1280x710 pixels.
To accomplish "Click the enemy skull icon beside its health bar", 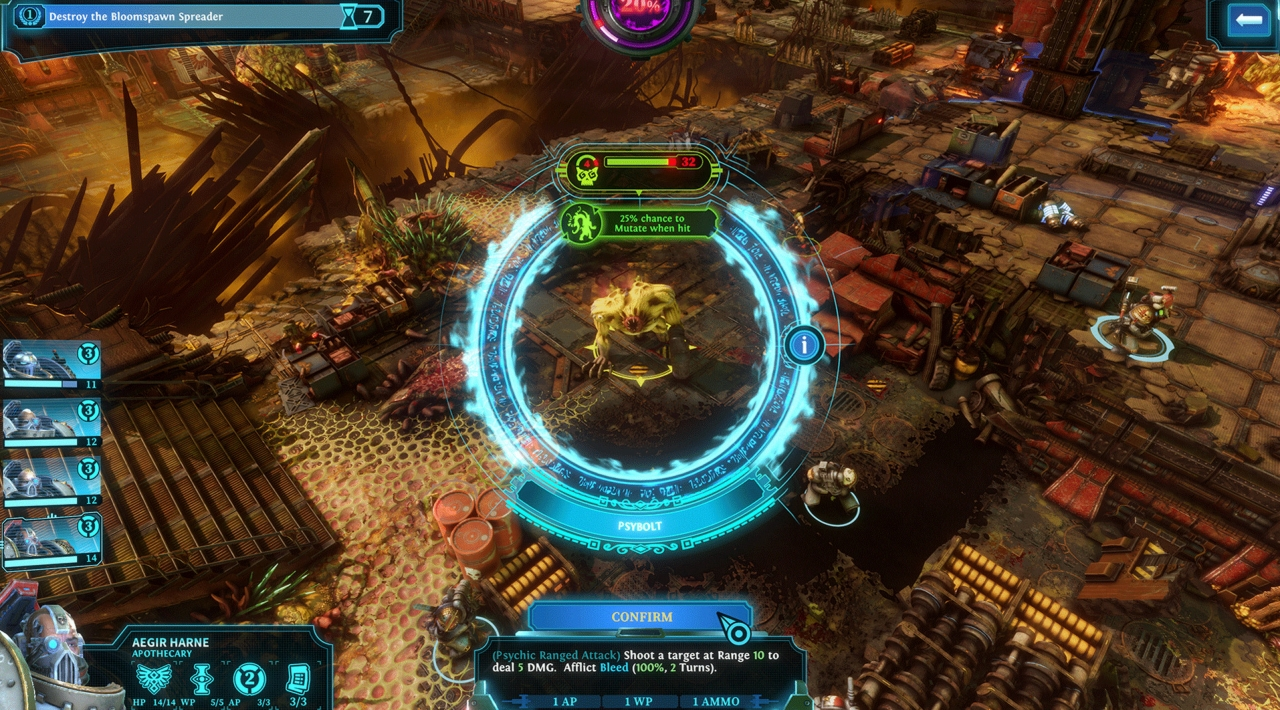I will 583,169.
